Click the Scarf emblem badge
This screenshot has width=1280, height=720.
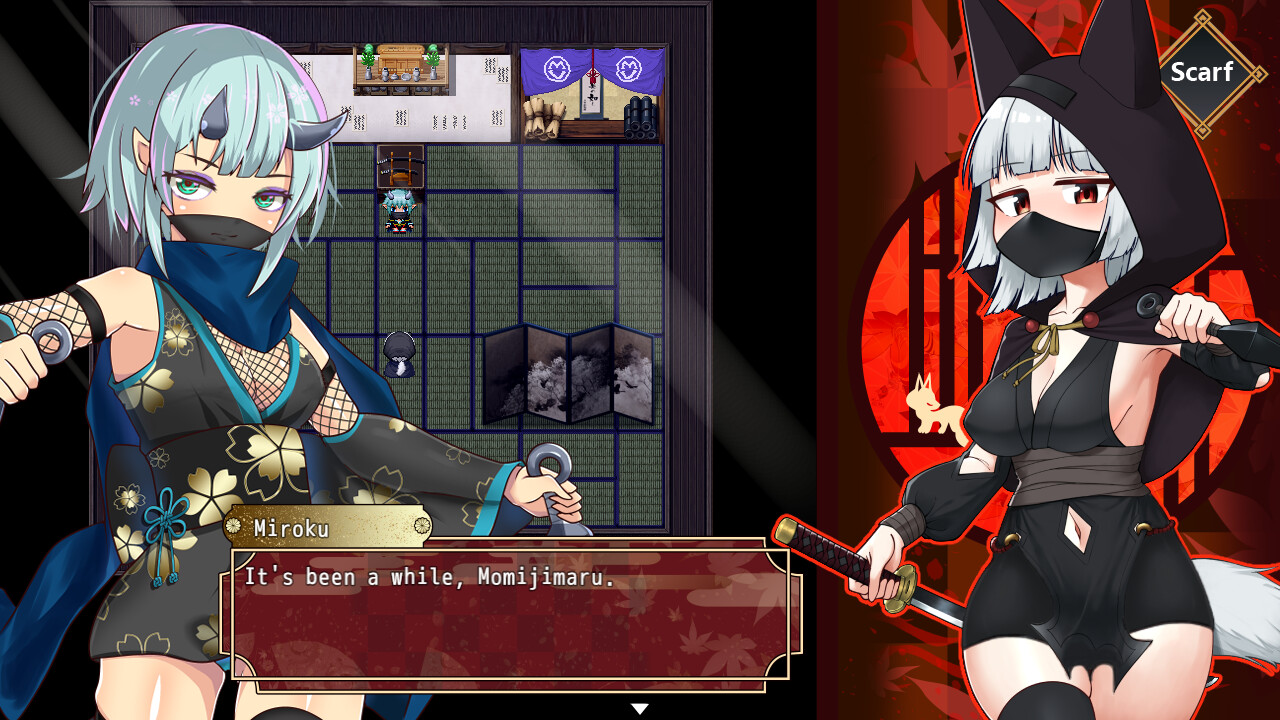coord(1205,72)
